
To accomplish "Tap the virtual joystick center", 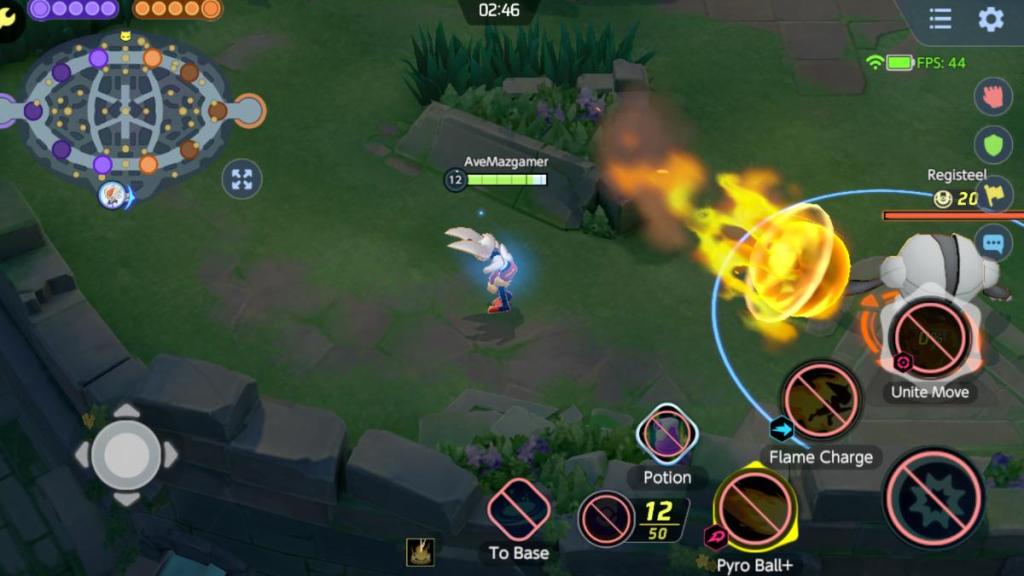I will tap(126, 455).
